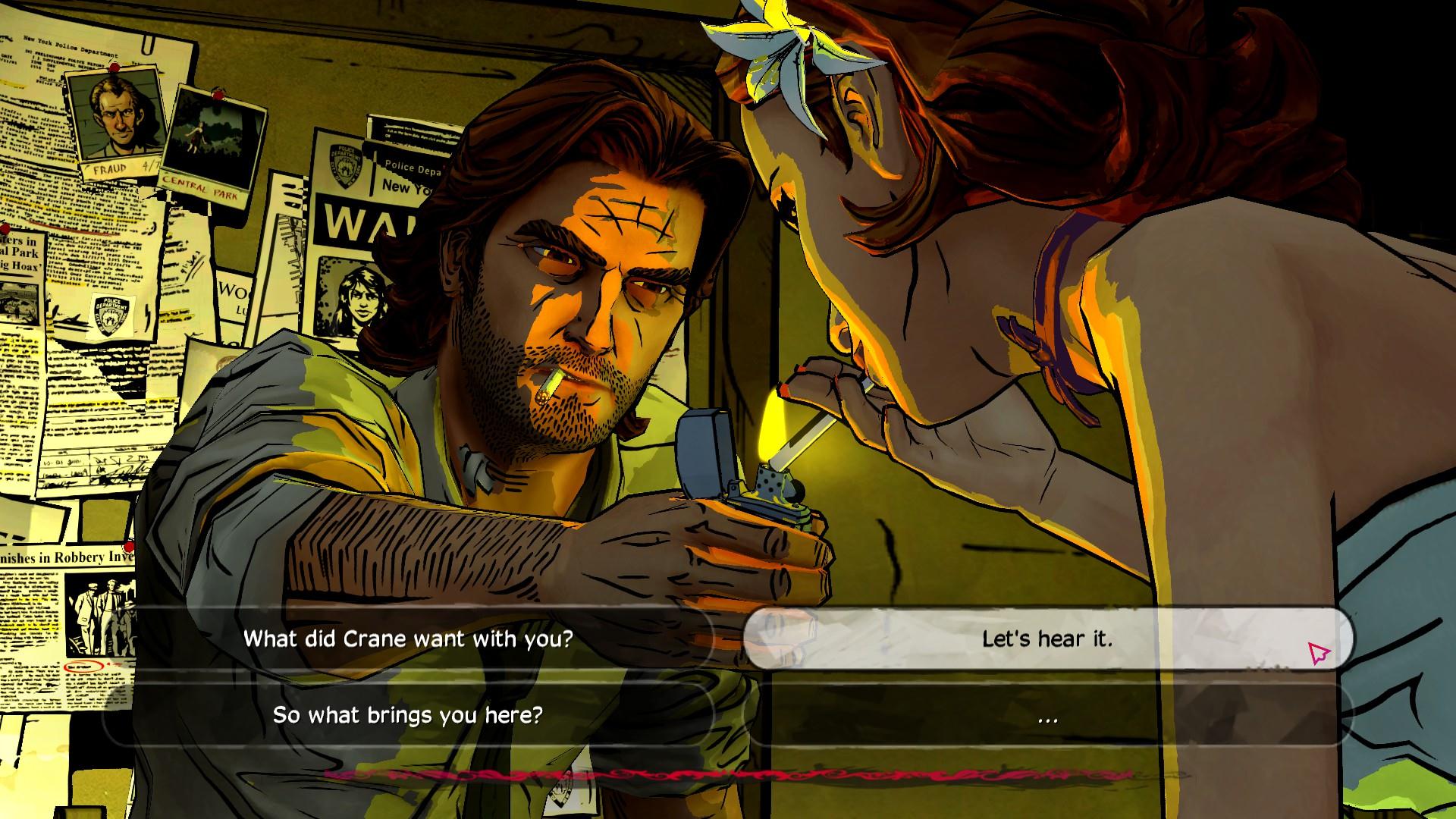Ask "What did Crane want with you?"
The image size is (1456, 819).
point(408,639)
